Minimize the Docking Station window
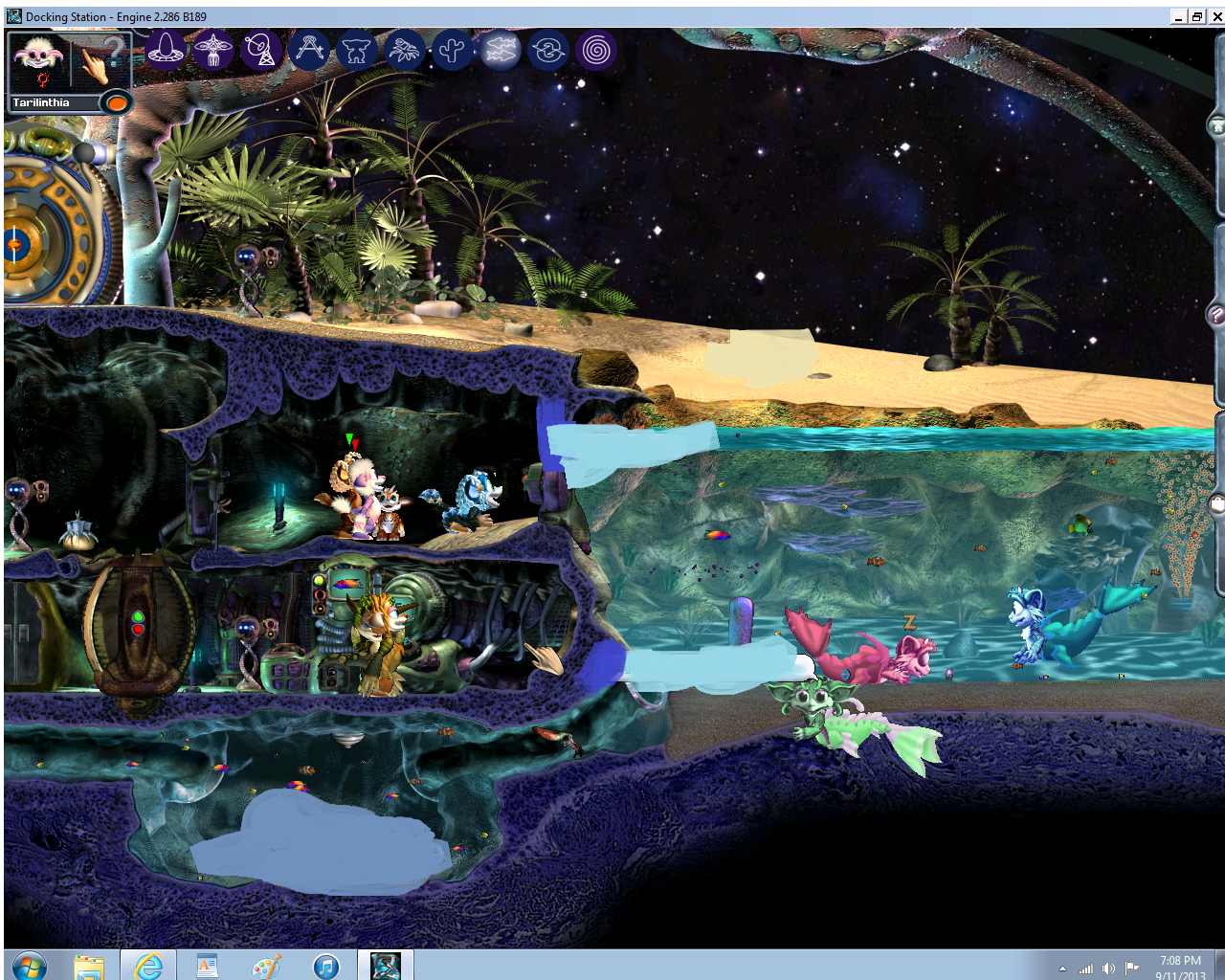The height and width of the screenshot is (980, 1225). pos(1179,16)
